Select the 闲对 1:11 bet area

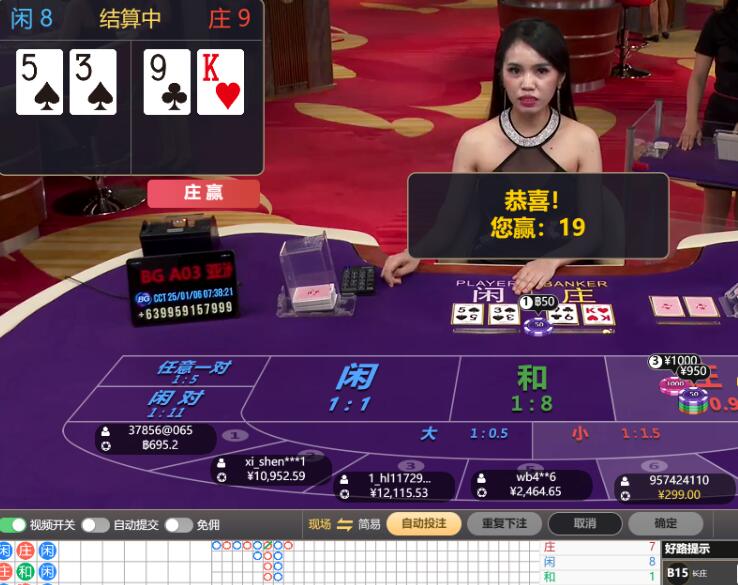pos(176,403)
